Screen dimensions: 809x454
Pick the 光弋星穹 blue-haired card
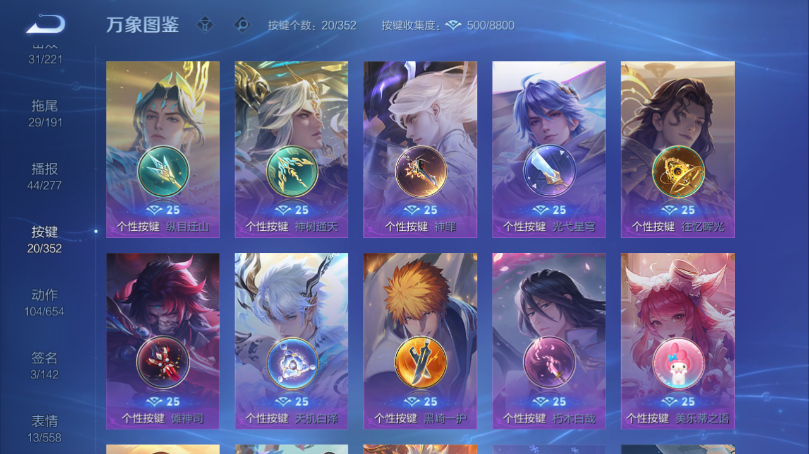[549, 148]
